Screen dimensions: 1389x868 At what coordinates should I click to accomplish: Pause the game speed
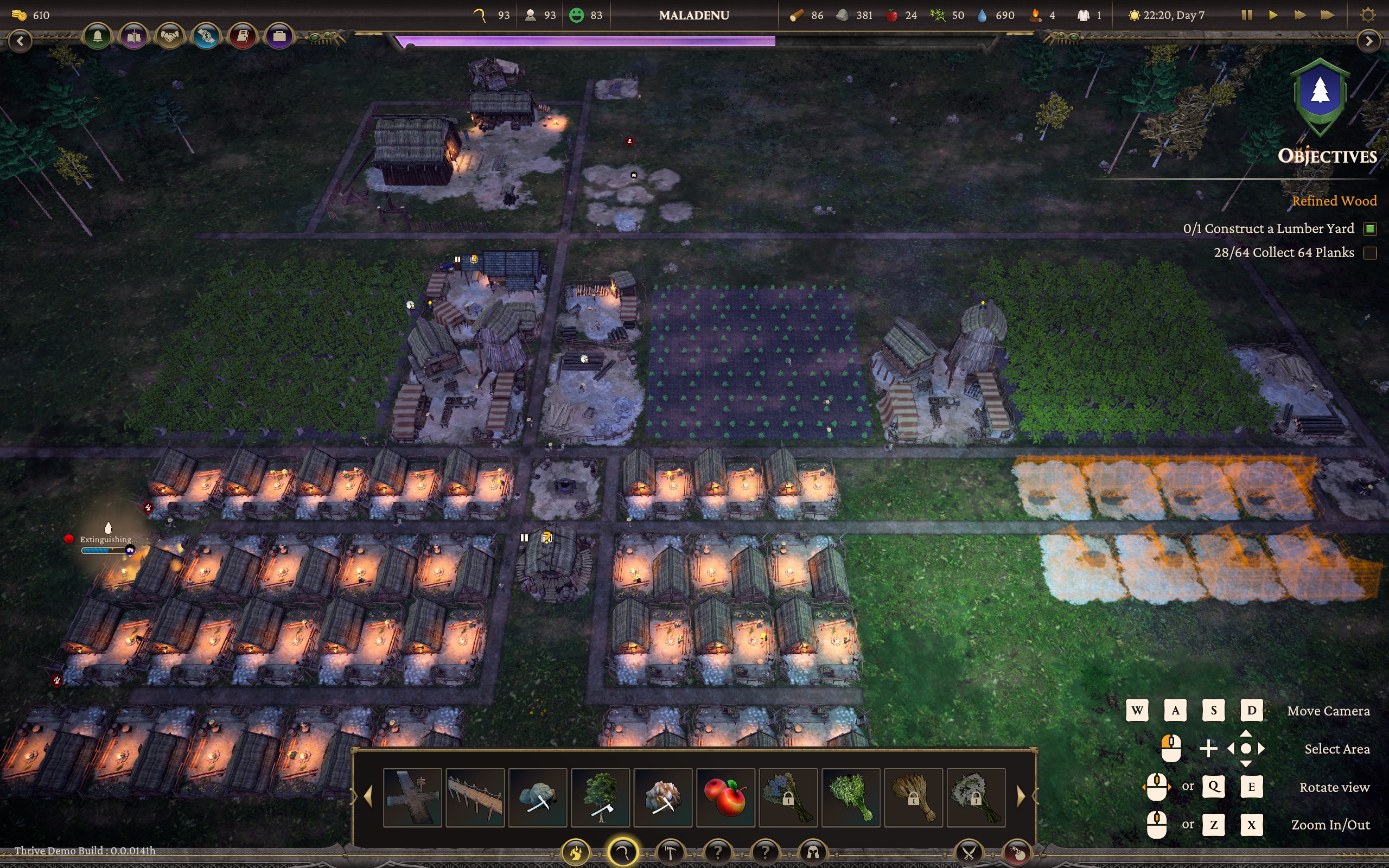1246,15
